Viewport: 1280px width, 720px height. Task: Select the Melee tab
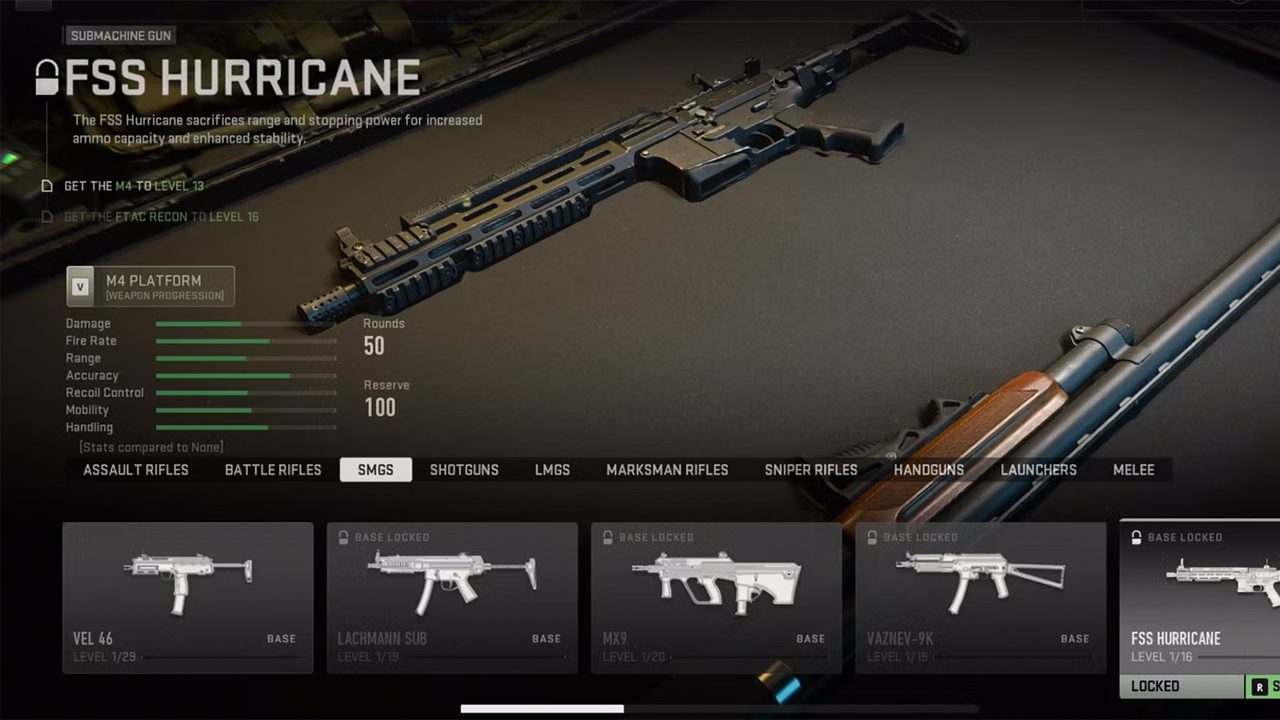point(1134,470)
